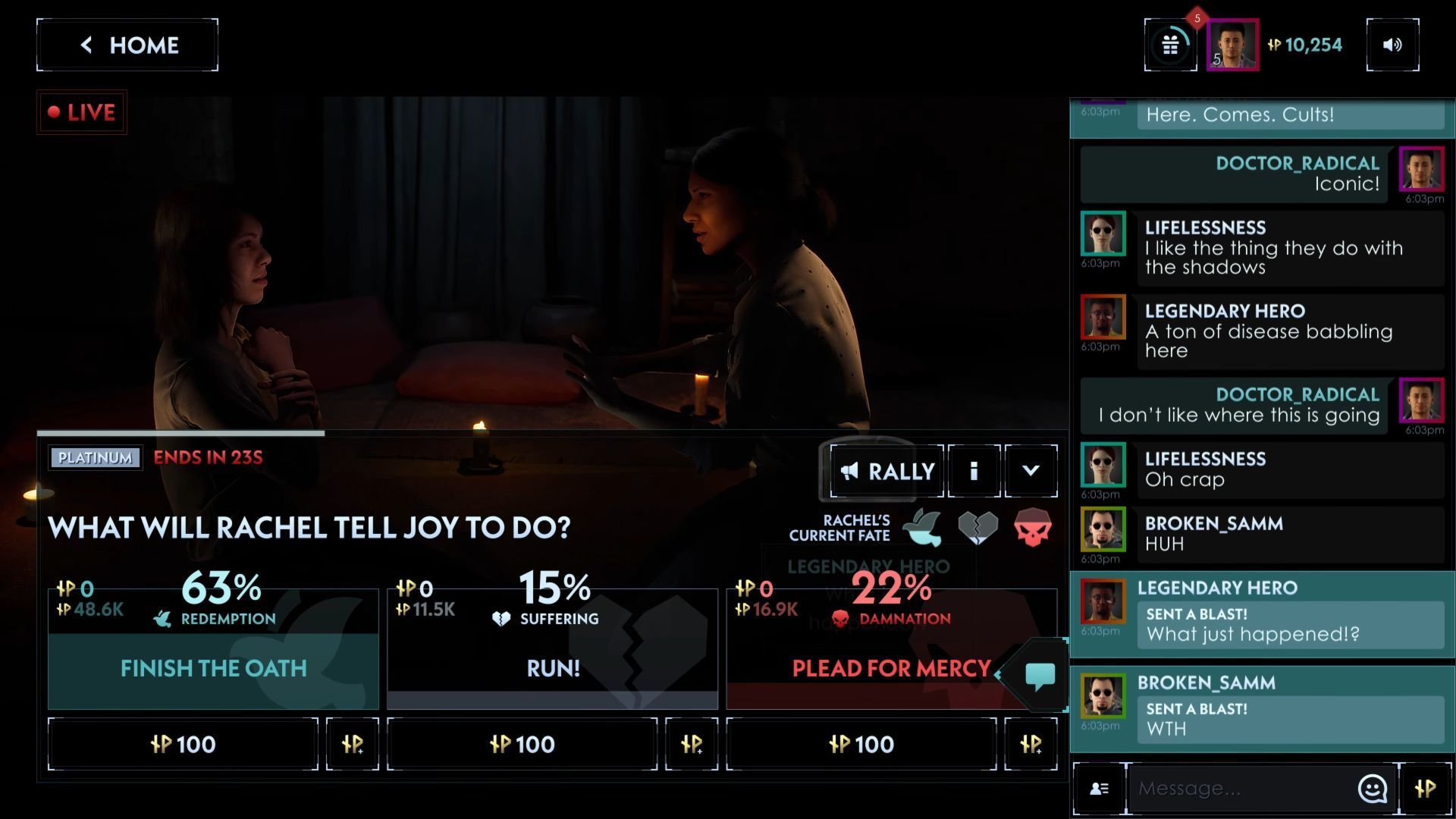Screen dimensions: 1456x819
Task: Collapse the voting panel with the chevron
Action: point(1031,471)
